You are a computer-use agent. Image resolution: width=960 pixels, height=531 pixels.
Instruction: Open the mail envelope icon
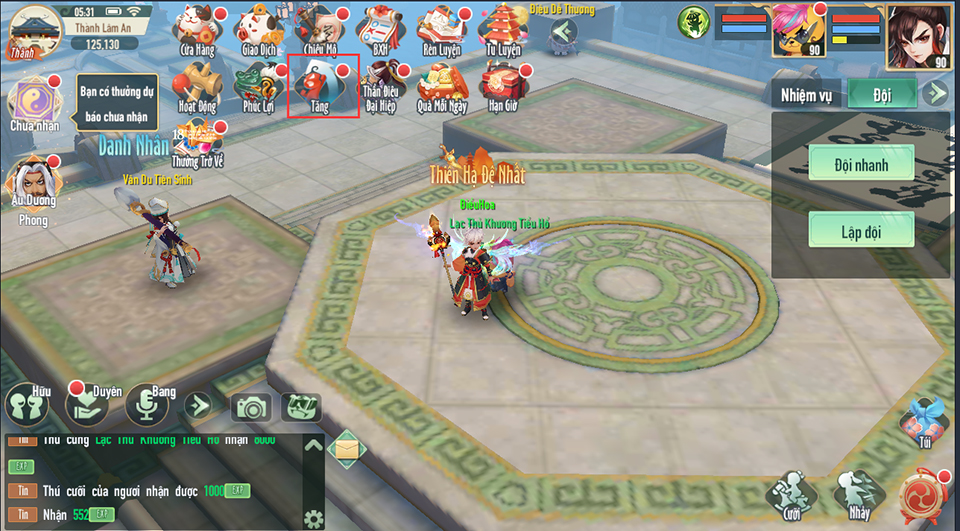(345, 449)
